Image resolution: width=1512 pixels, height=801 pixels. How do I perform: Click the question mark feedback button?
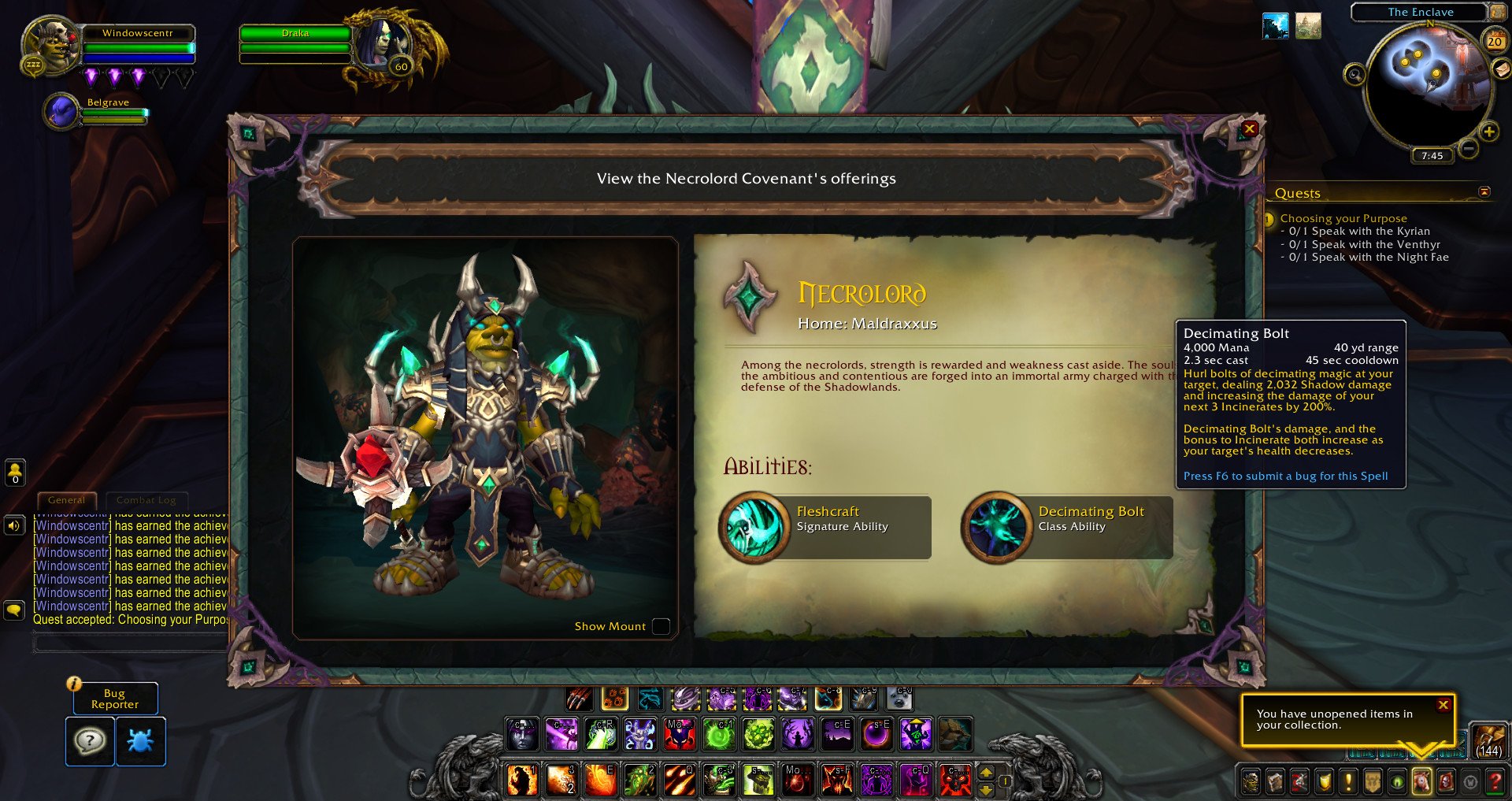click(90, 741)
